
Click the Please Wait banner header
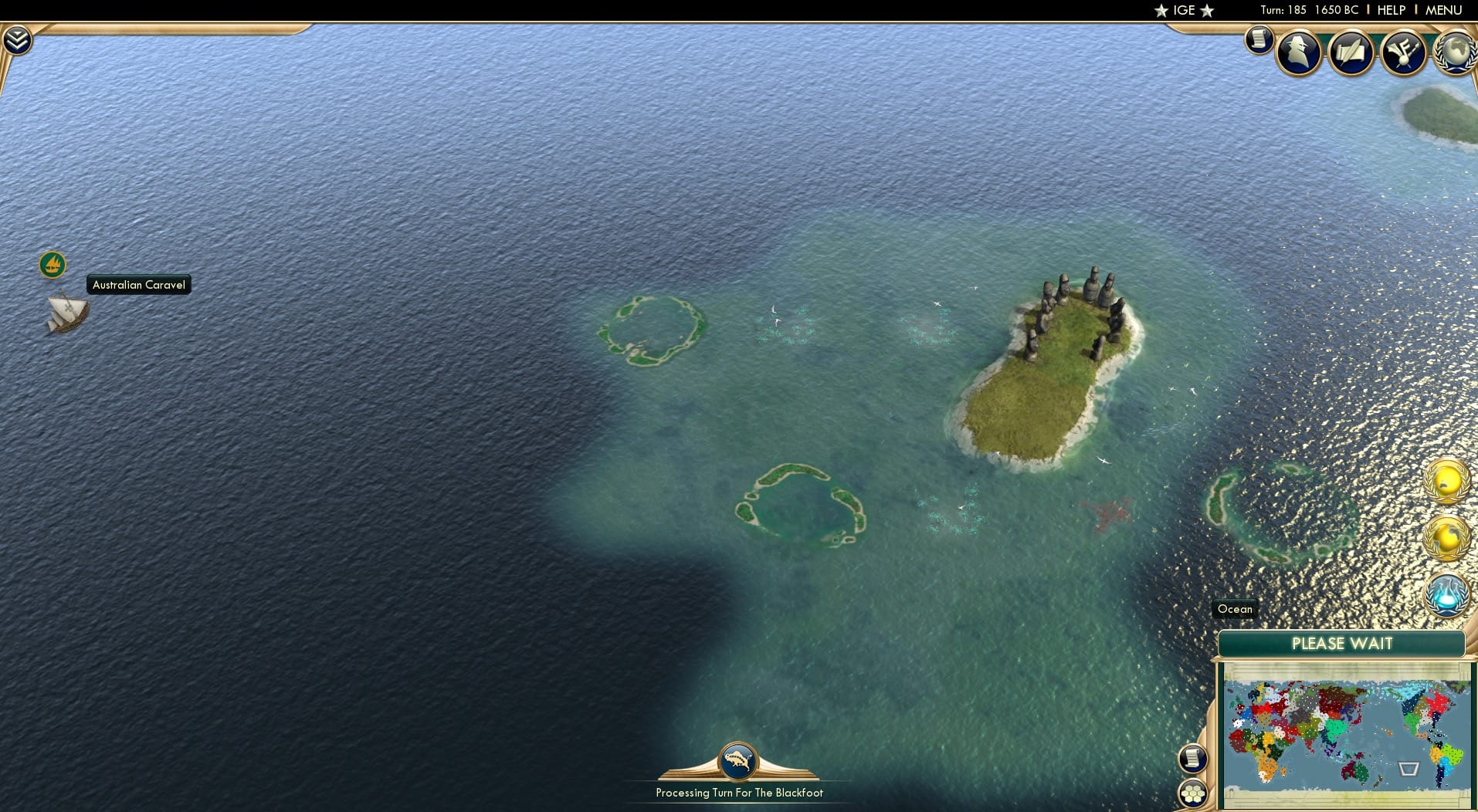(1342, 644)
